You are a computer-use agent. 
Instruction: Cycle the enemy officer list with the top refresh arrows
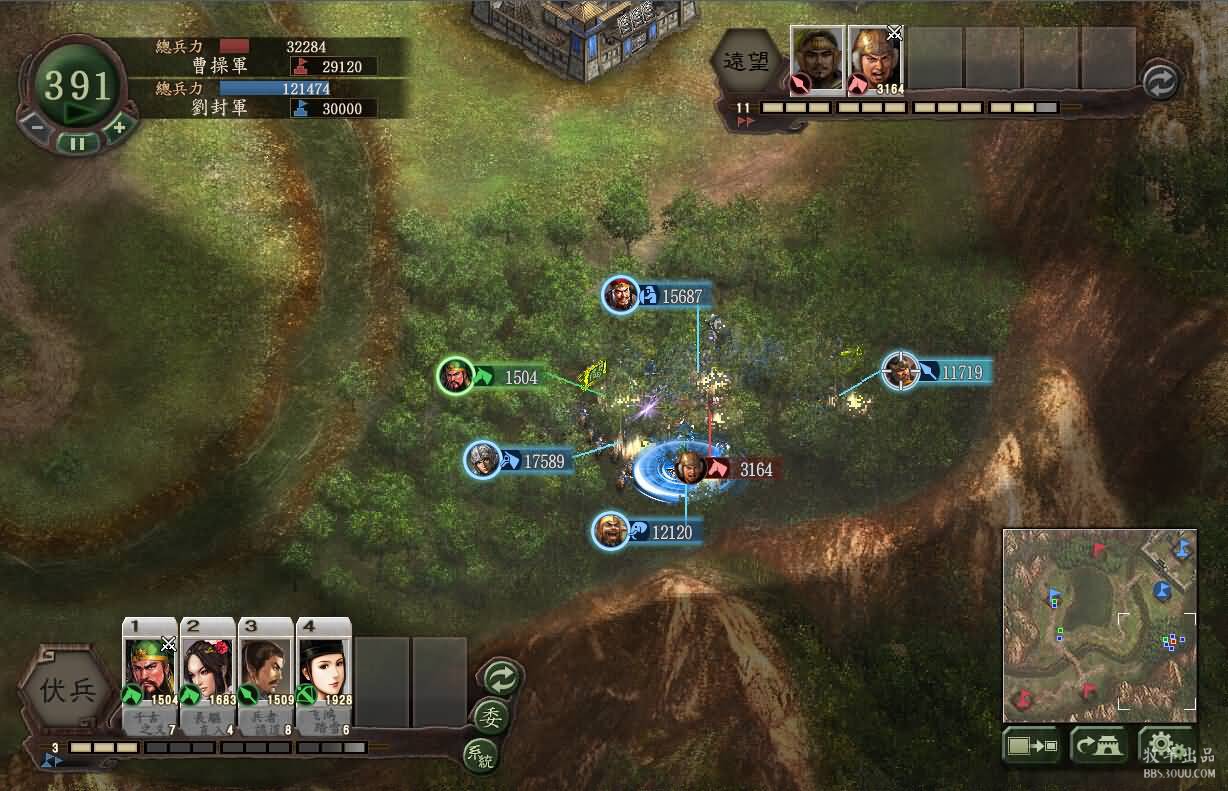(x=1160, y=82)
